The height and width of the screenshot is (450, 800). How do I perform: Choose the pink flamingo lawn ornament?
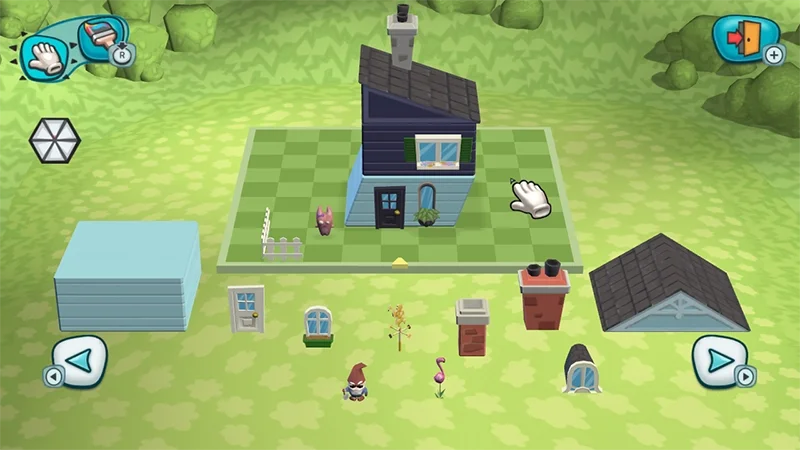pyautogui.click(x=438, y=377)
